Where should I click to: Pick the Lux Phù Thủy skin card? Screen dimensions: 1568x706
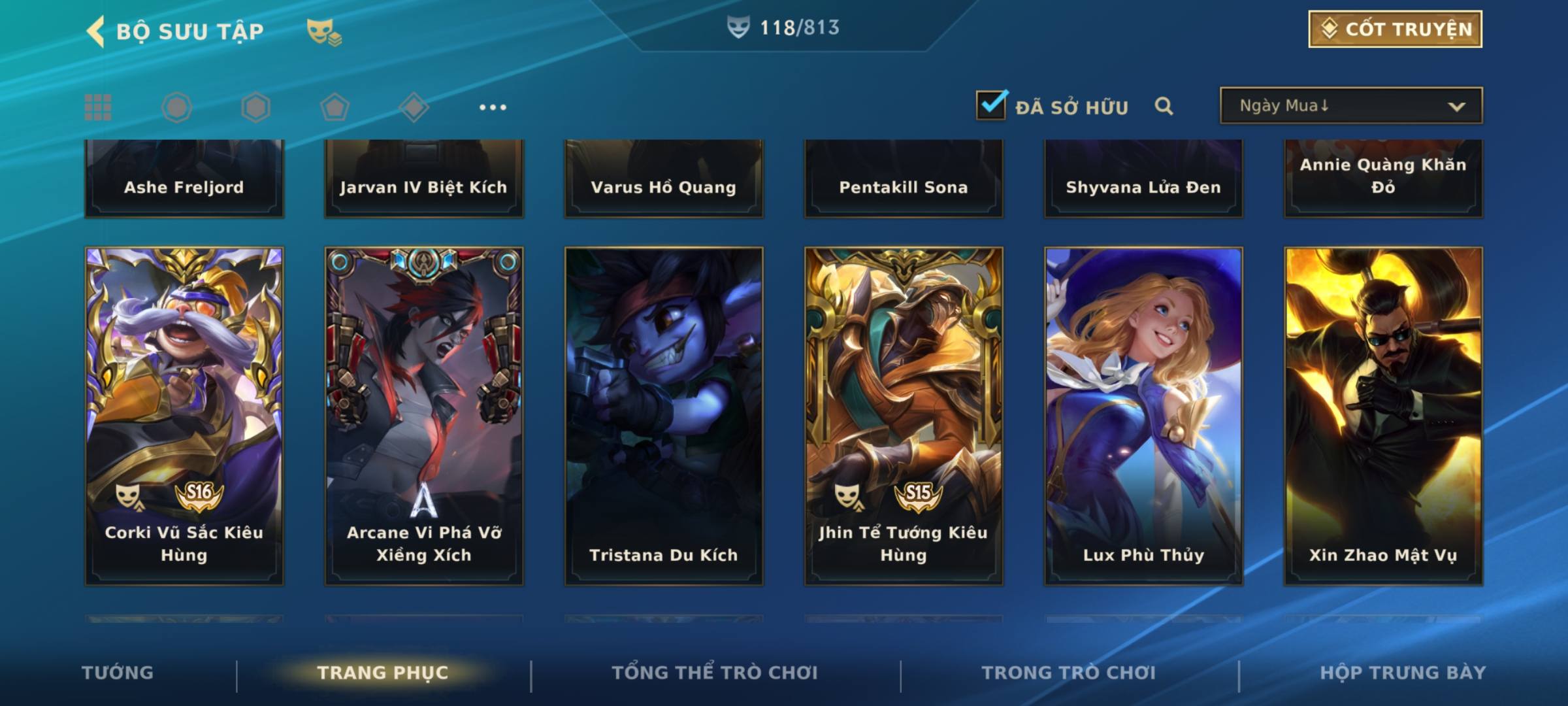click(x=1143, y=415)
